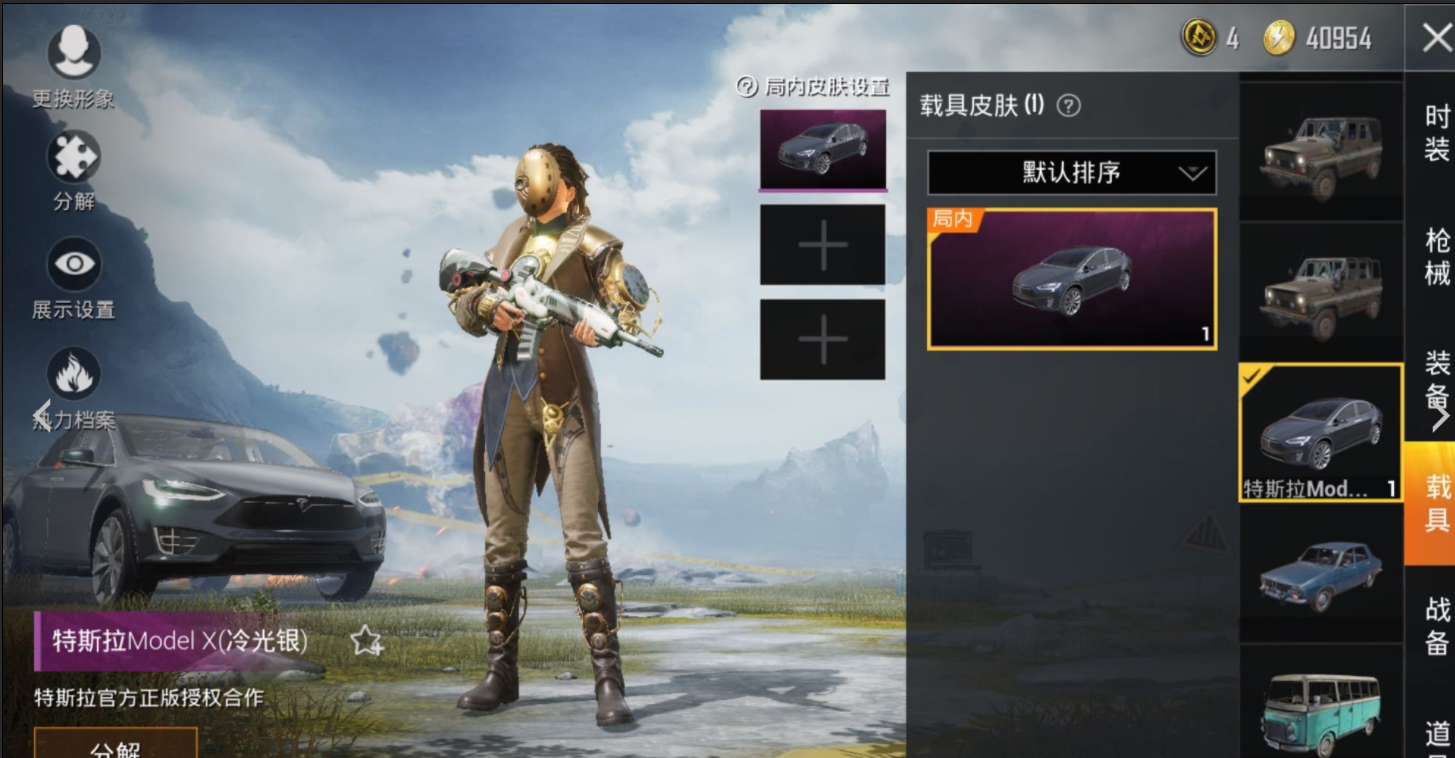Select the Tesla Model X skin card marked 局内
Viewport: 1455px width, 758px height.
[x=1072, y=279]
